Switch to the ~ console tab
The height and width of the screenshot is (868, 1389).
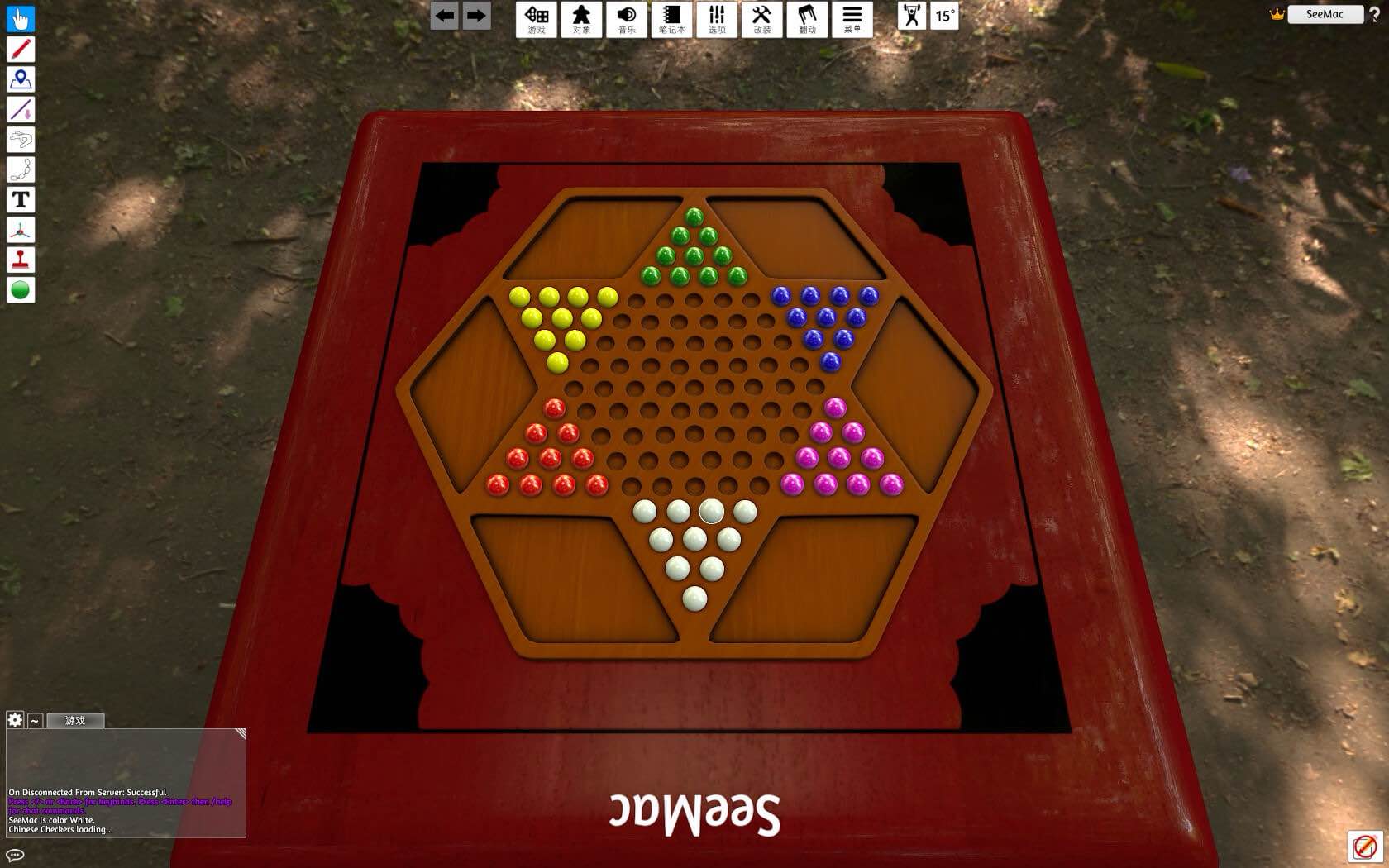pos(34,721)
